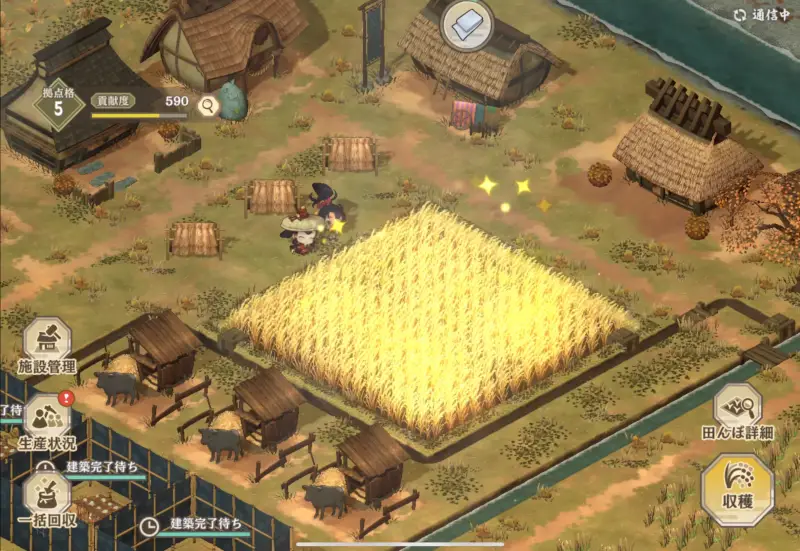Click the magnifier next to 貢献度

[208, 104]
